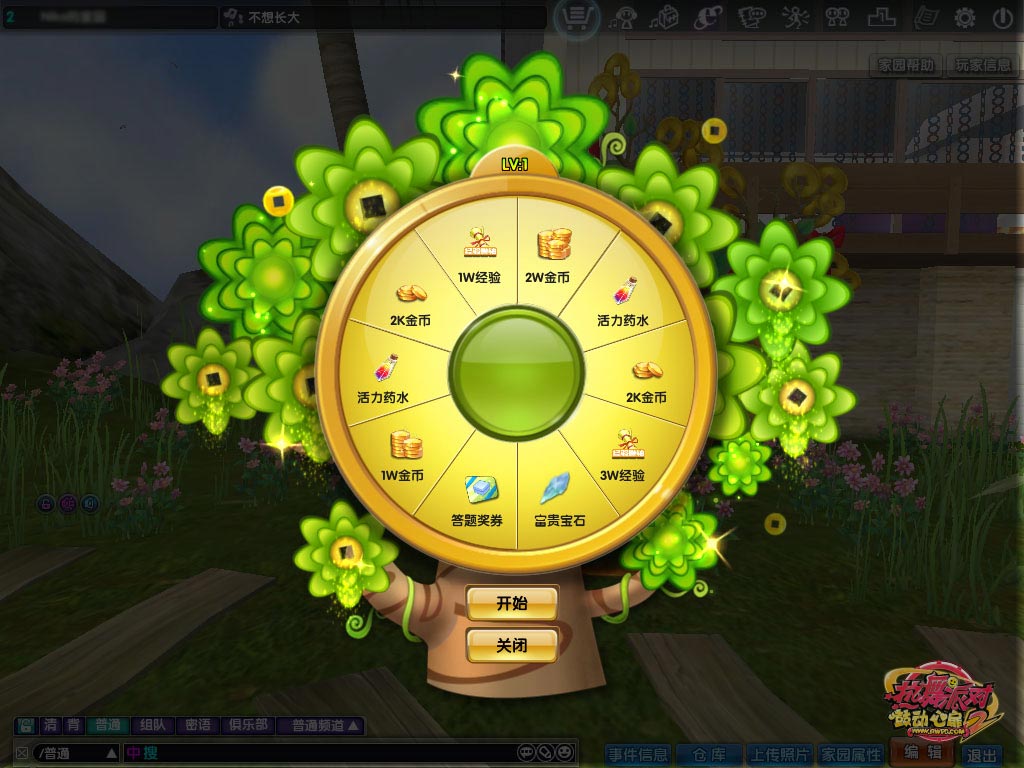Open the emoticon smiley in chat bar
This screenshot has height=768, width=1024.
coord(566,752)
